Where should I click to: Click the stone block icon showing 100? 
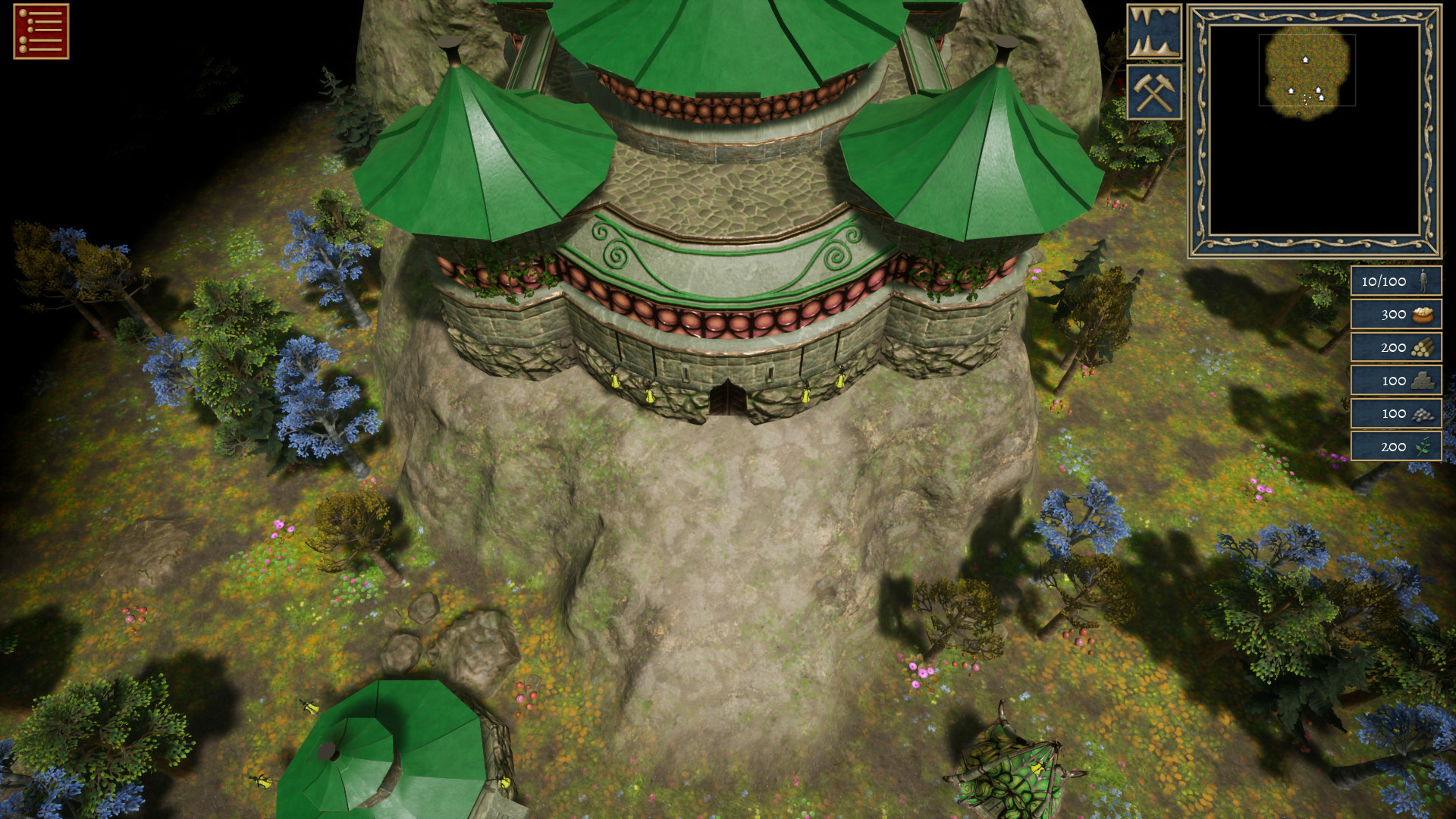tap(1424, 381)
